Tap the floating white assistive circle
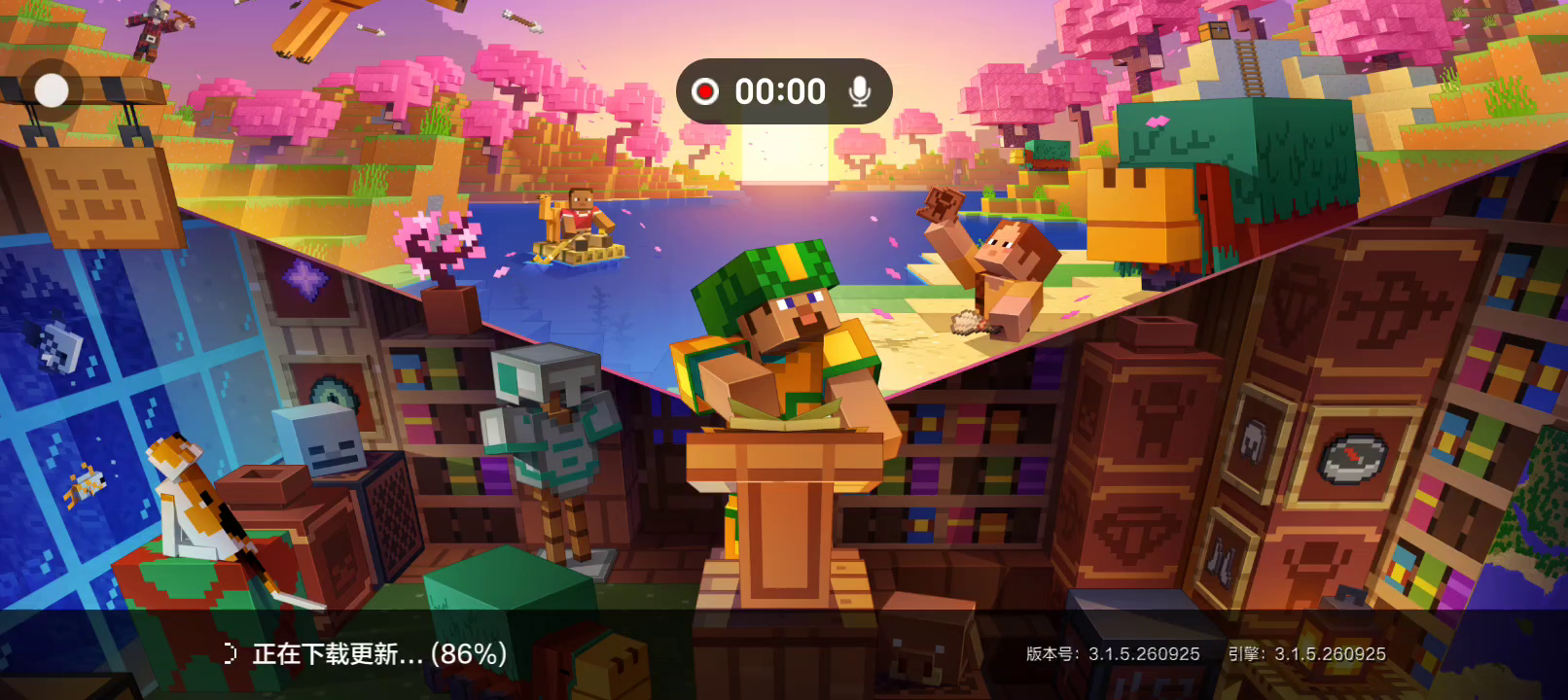The width and height of the screenshot is (1568, 700). [x=52, y=90]
